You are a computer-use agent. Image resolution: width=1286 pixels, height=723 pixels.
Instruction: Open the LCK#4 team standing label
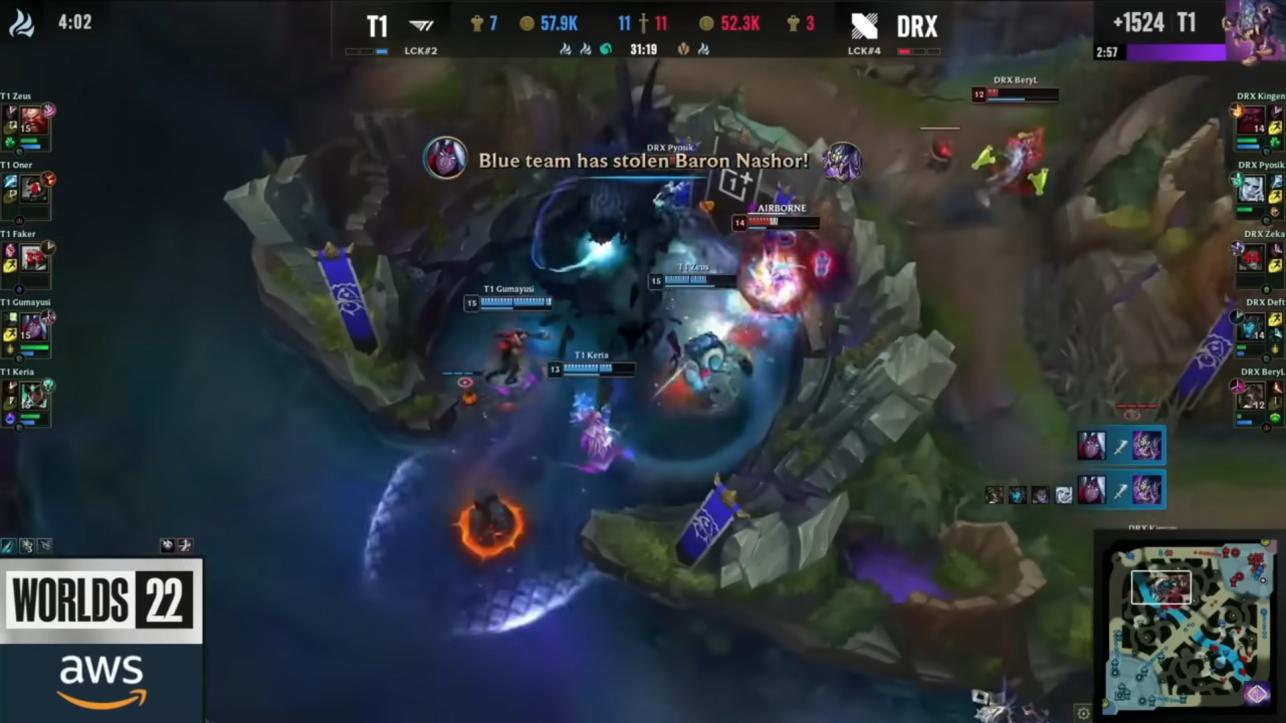862,48
